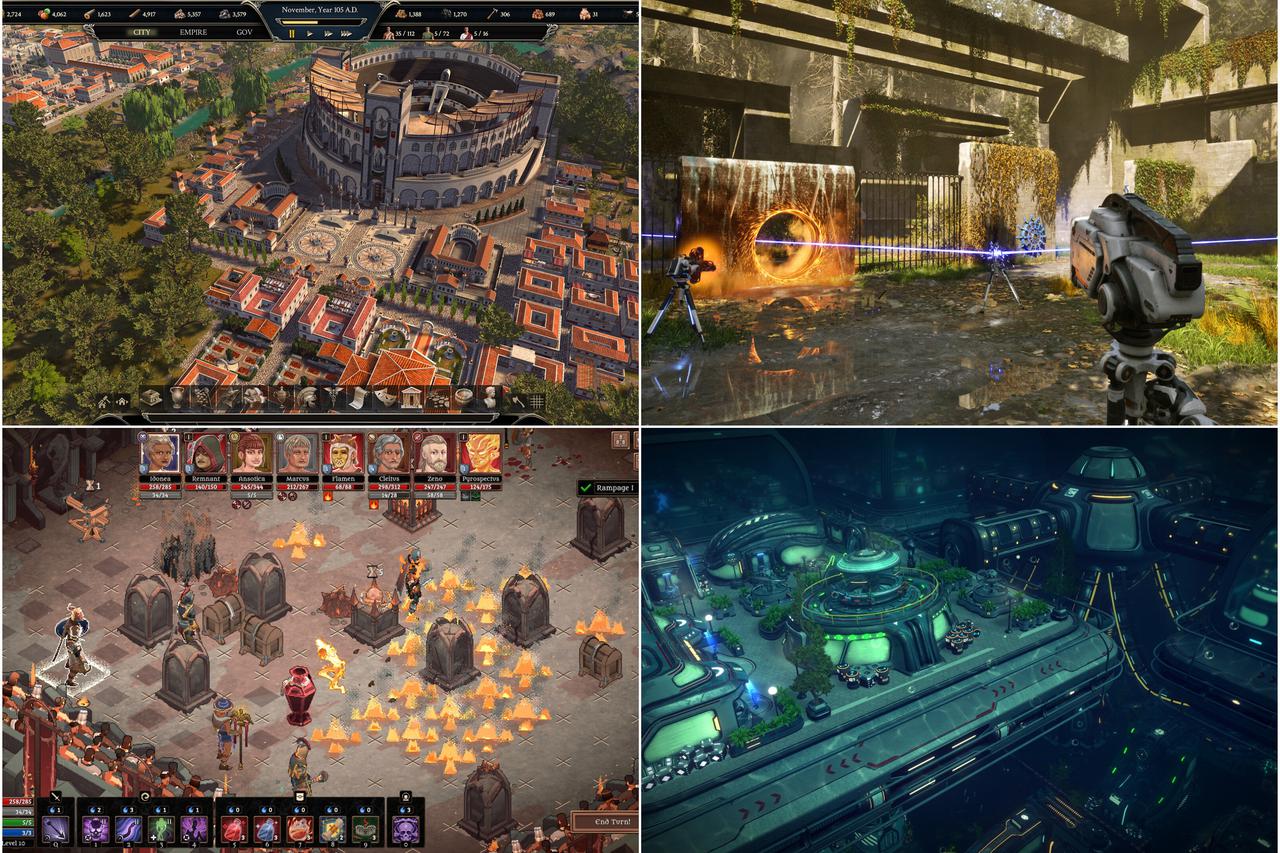Open the GOV tab
The height and width of the screenshot is (853, 1280).
tap(244, 34)
